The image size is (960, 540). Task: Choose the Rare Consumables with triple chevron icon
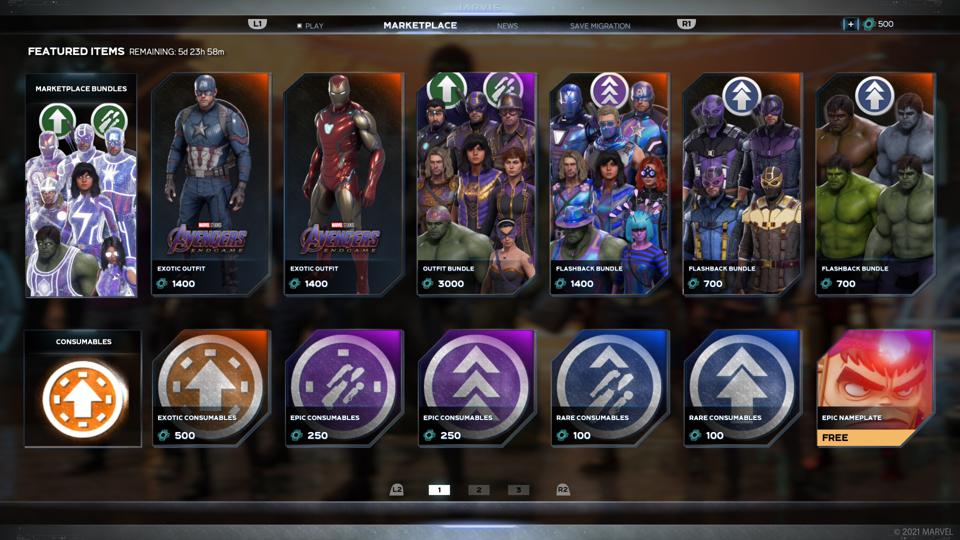pos(742,389)
